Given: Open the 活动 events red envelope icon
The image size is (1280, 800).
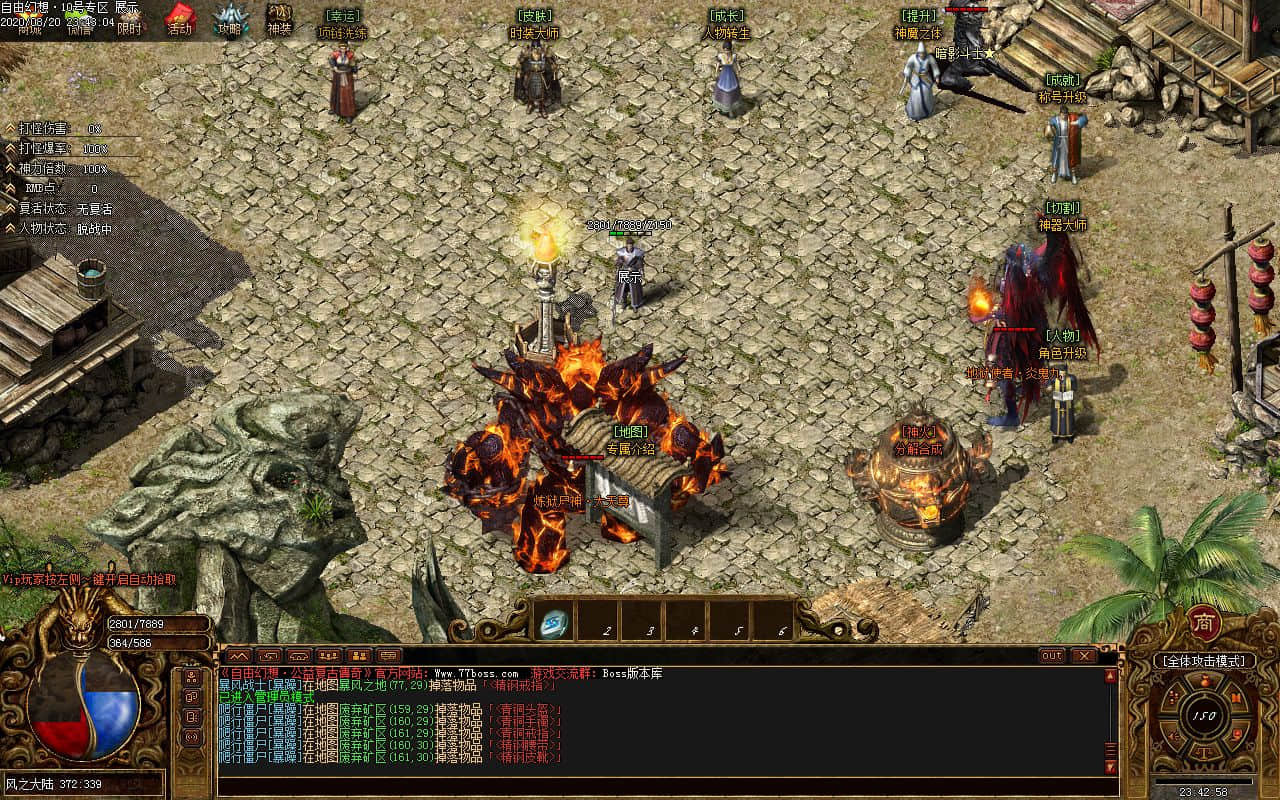Looking at the screenshot, I should click(180, 20).
